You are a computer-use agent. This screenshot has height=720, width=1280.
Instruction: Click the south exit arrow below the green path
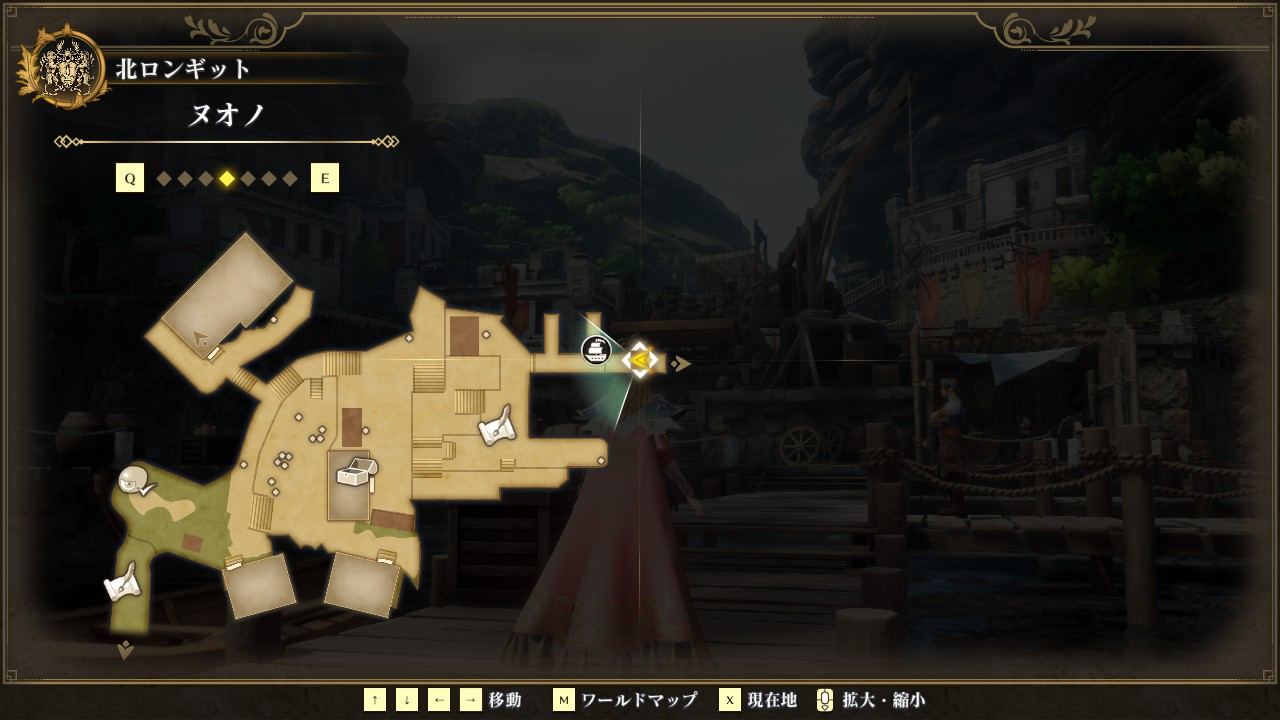(x=126, y=651)
